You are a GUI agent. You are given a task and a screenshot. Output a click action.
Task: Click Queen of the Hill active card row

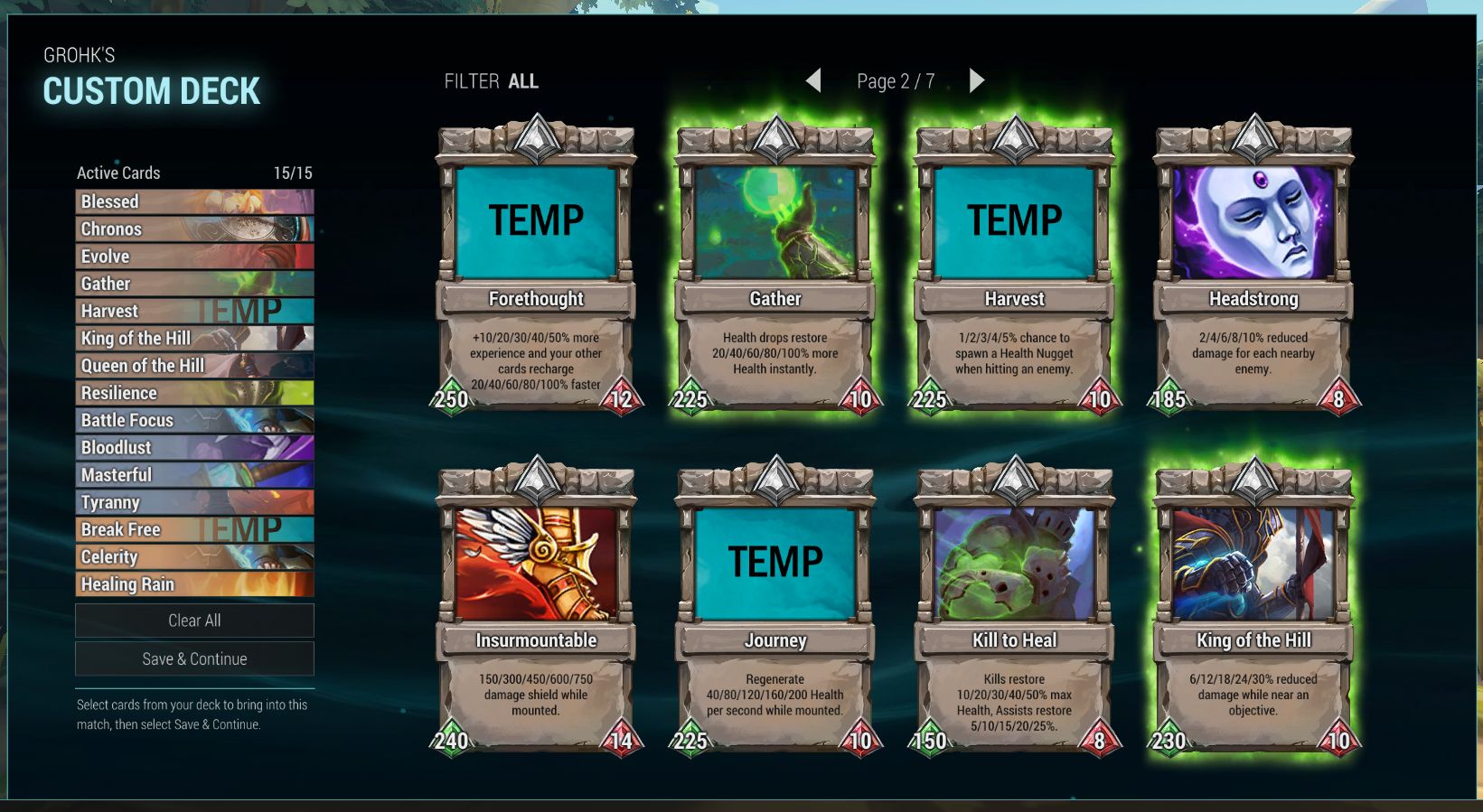[194, 366]
